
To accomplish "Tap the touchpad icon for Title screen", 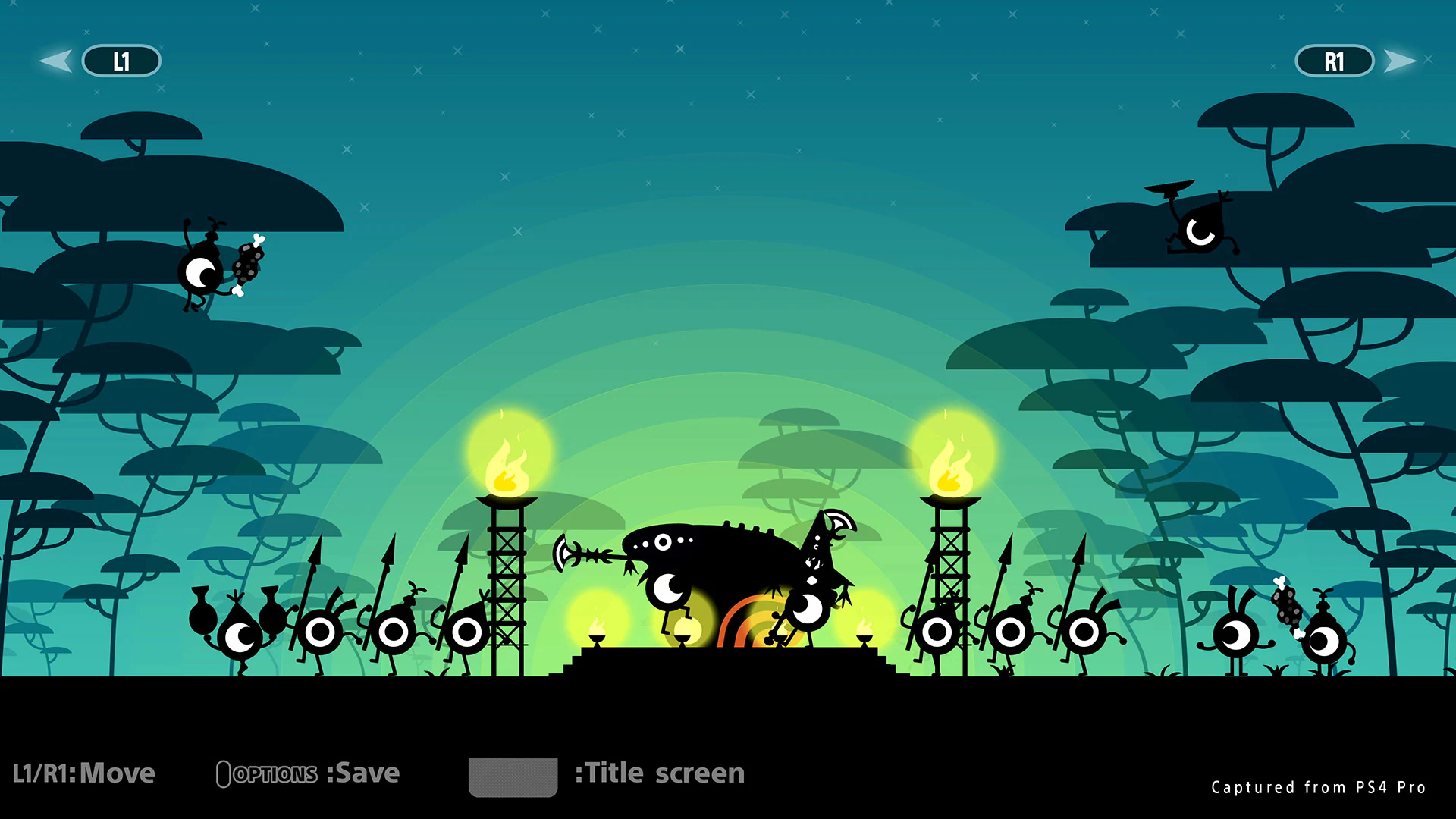I will point(513,775).
